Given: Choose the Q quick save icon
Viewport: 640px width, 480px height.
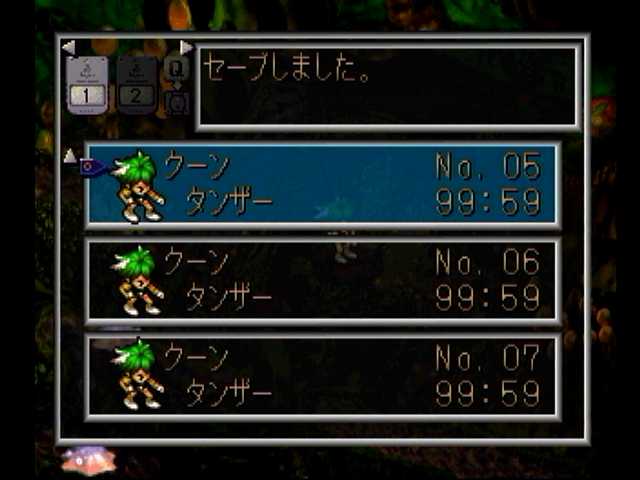Looking at the screenshot, I should click(176, 69).
